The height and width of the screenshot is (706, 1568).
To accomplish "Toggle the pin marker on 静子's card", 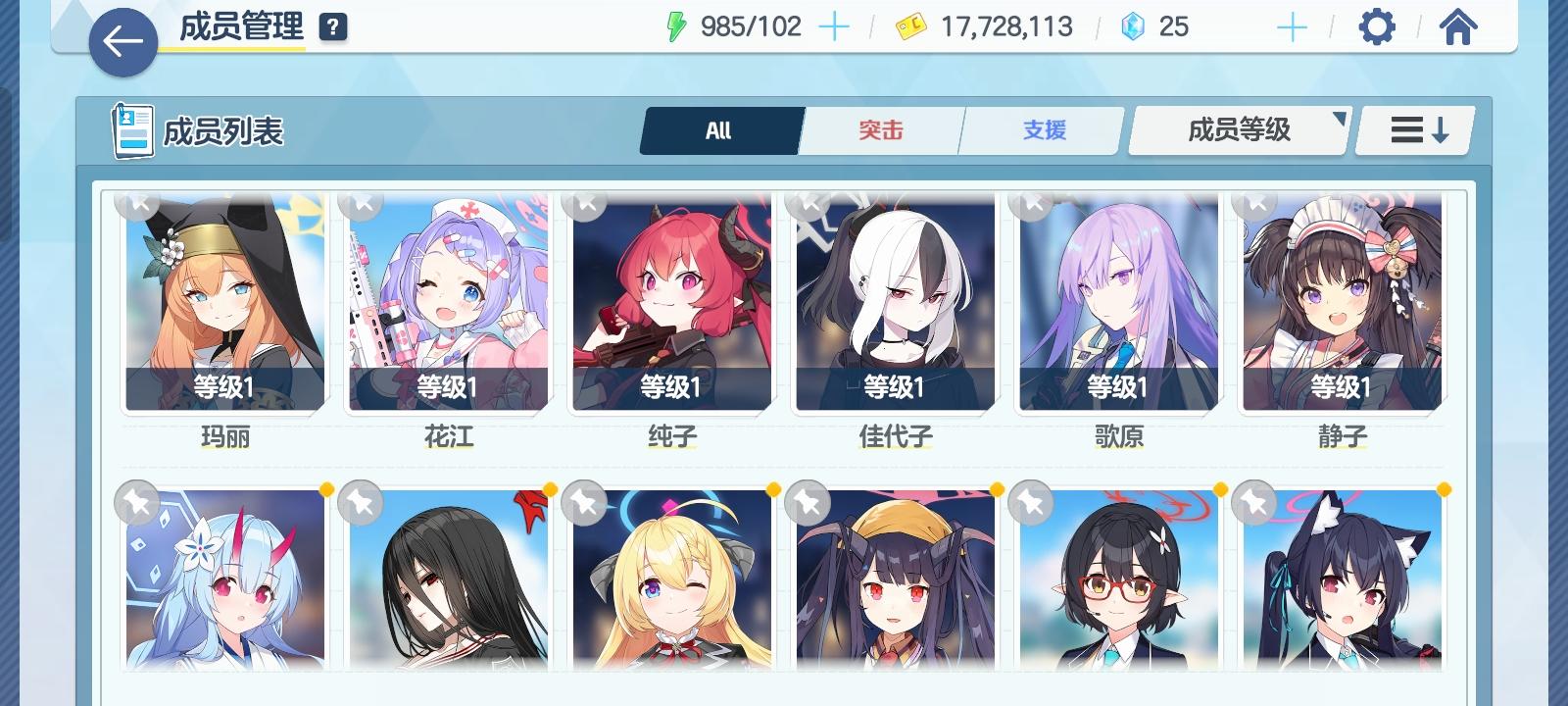I will point(1255,203).
